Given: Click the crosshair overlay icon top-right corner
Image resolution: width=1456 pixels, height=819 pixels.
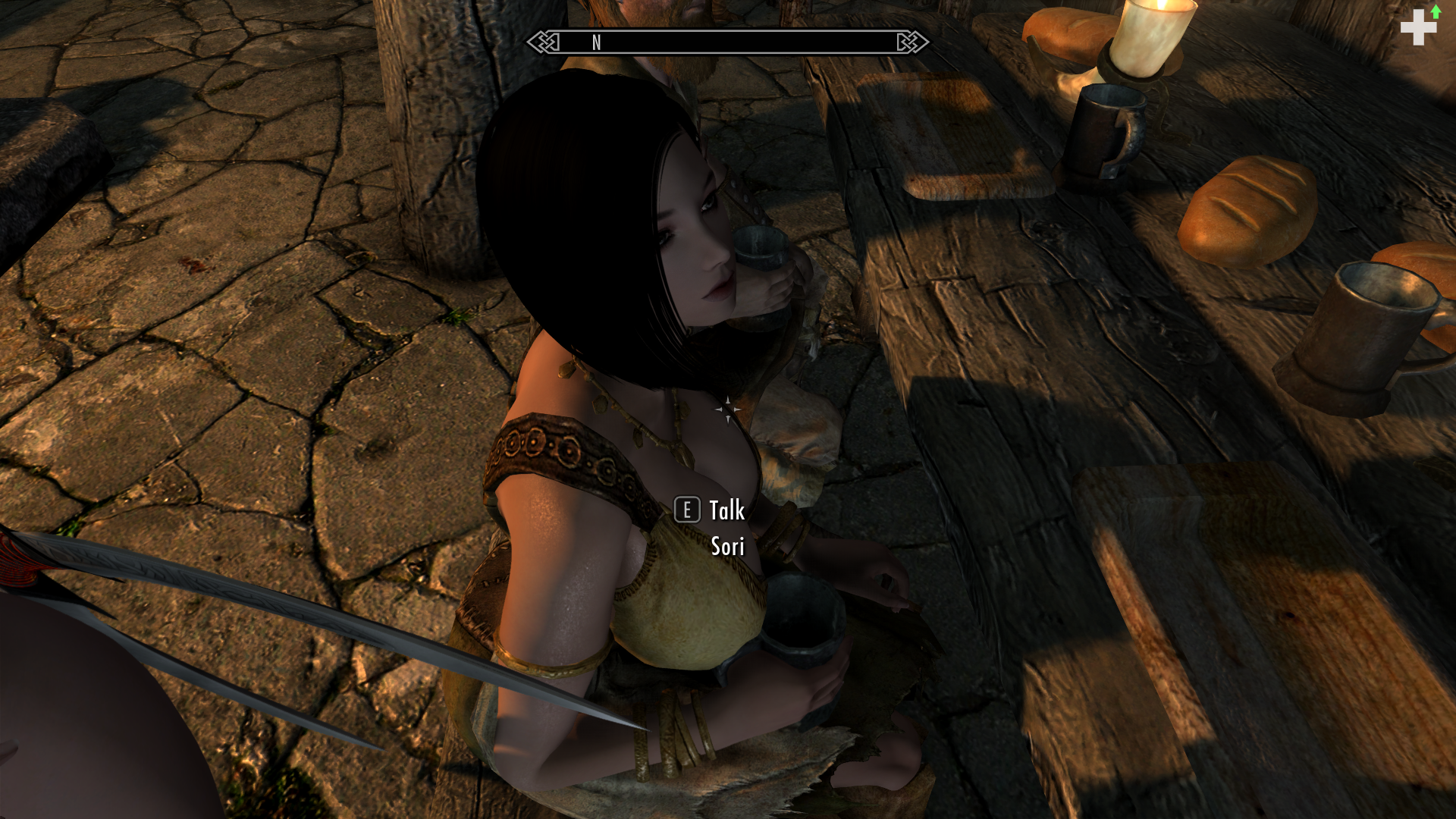Looking at the screenshot, I should coord(1417,29).
